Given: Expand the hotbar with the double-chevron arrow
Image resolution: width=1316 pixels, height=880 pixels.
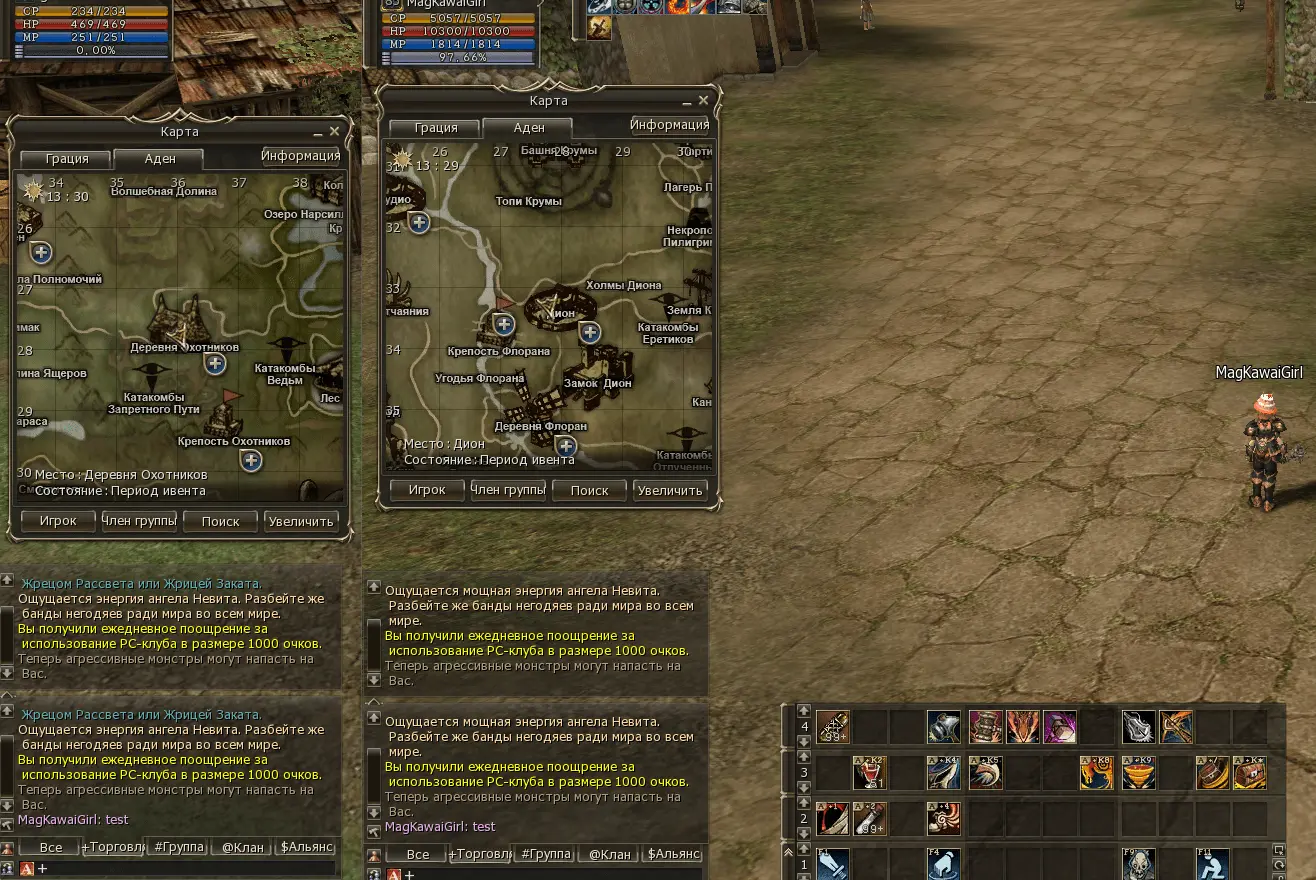Looking at the screenshot, I should 789,852.
